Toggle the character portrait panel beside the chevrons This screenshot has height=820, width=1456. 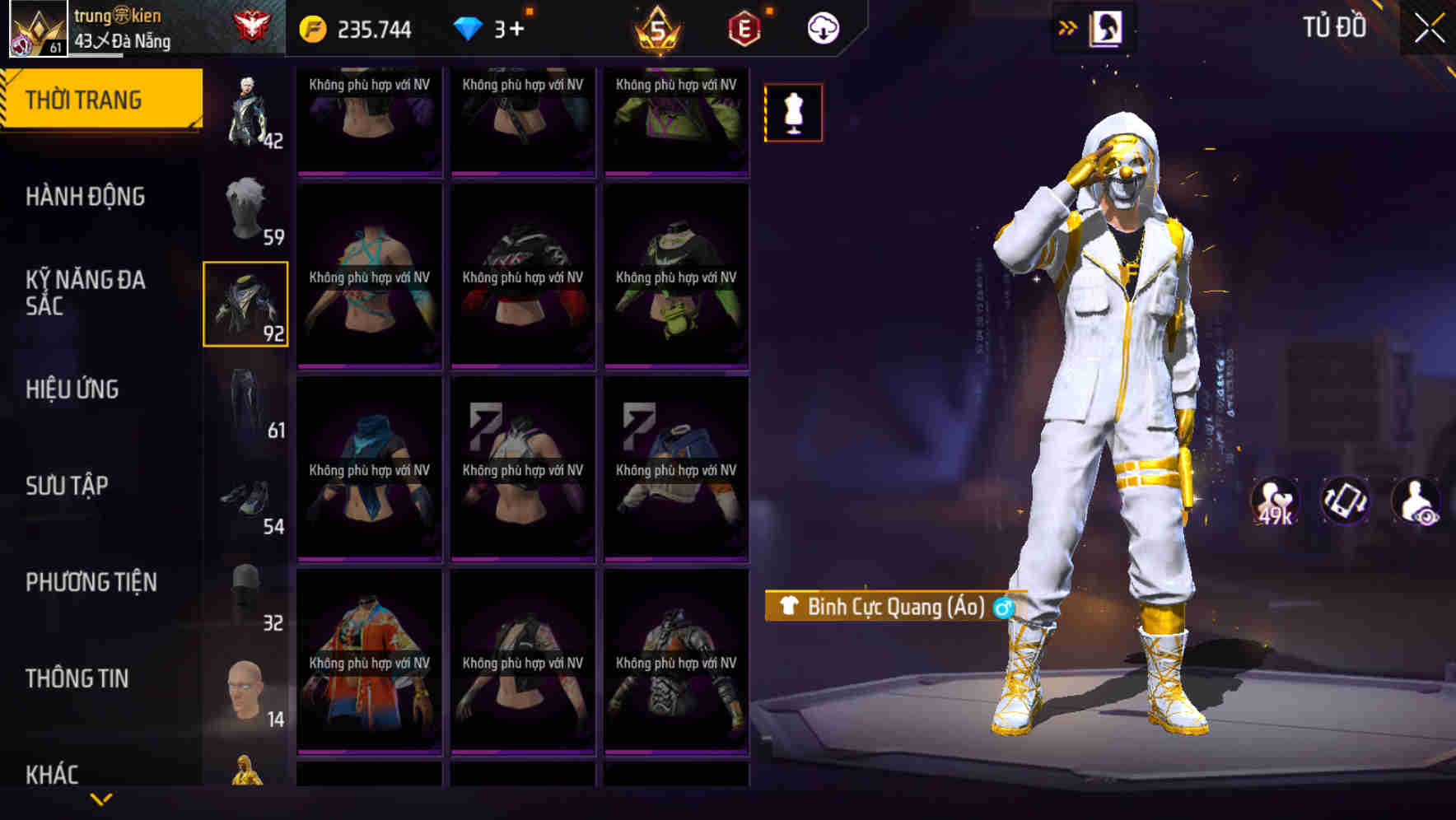click(1106, 27)
